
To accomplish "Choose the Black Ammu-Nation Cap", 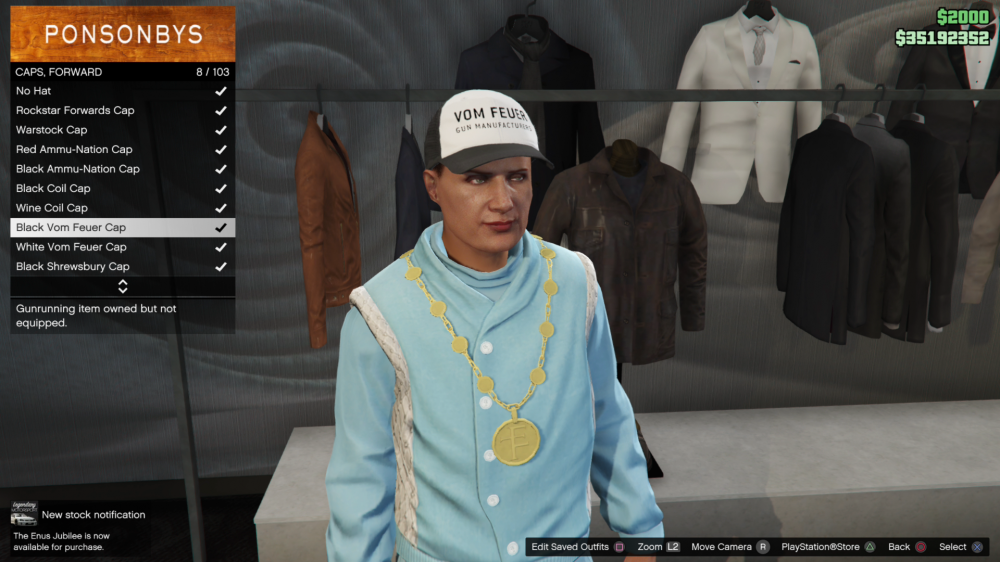I will coord(122,169).
